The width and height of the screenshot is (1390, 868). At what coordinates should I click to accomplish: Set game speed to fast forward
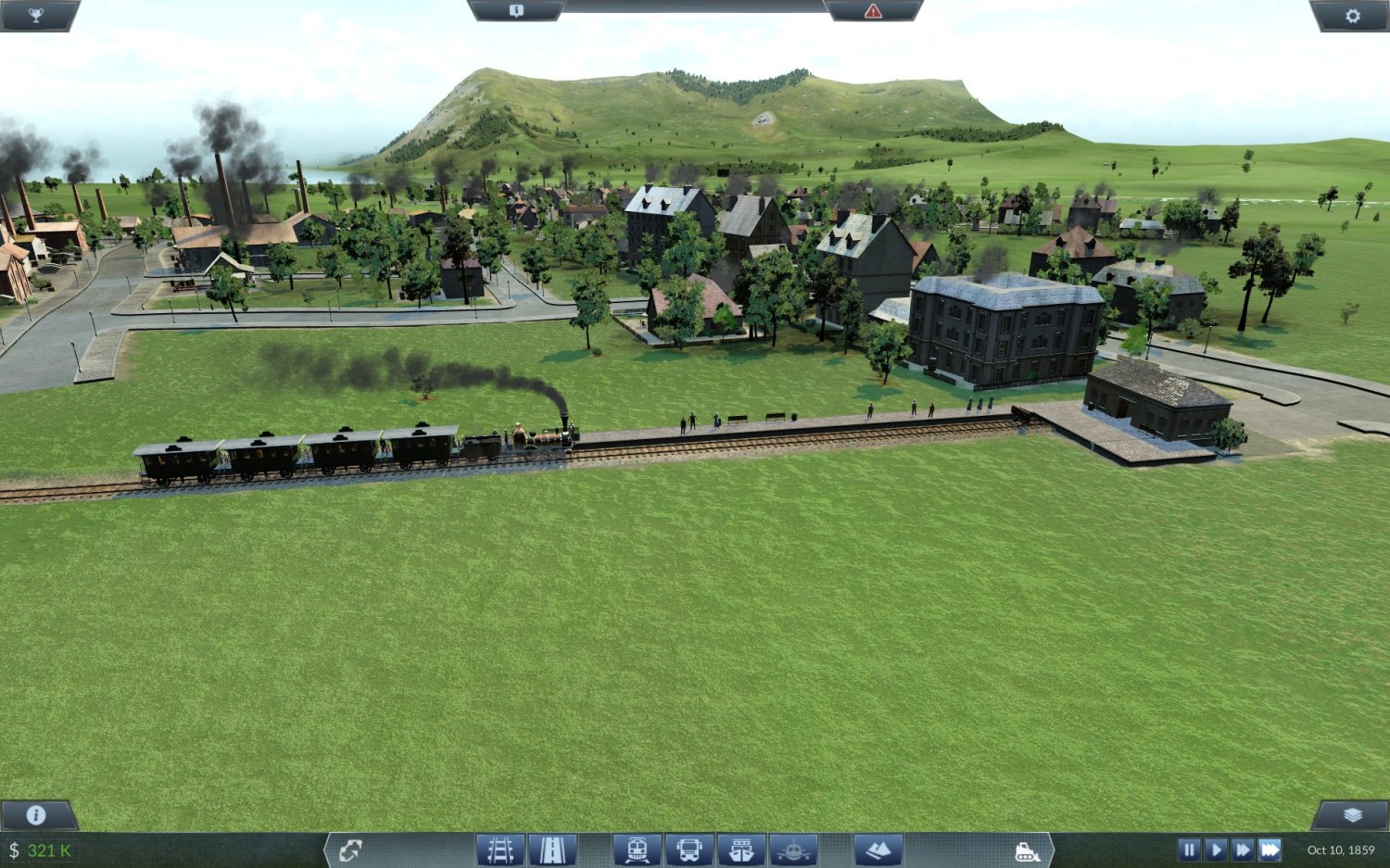pyautogui.click(x=1243, y=849)
